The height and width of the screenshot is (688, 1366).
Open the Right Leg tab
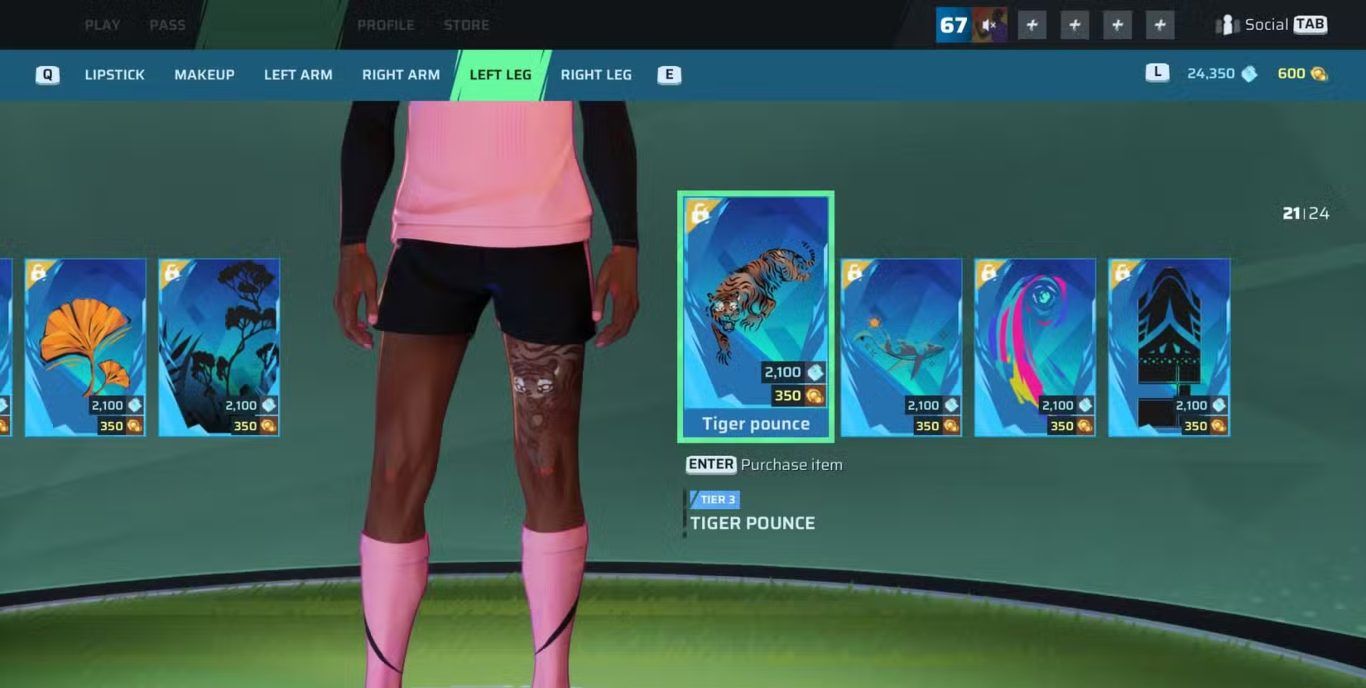[596, 75]
